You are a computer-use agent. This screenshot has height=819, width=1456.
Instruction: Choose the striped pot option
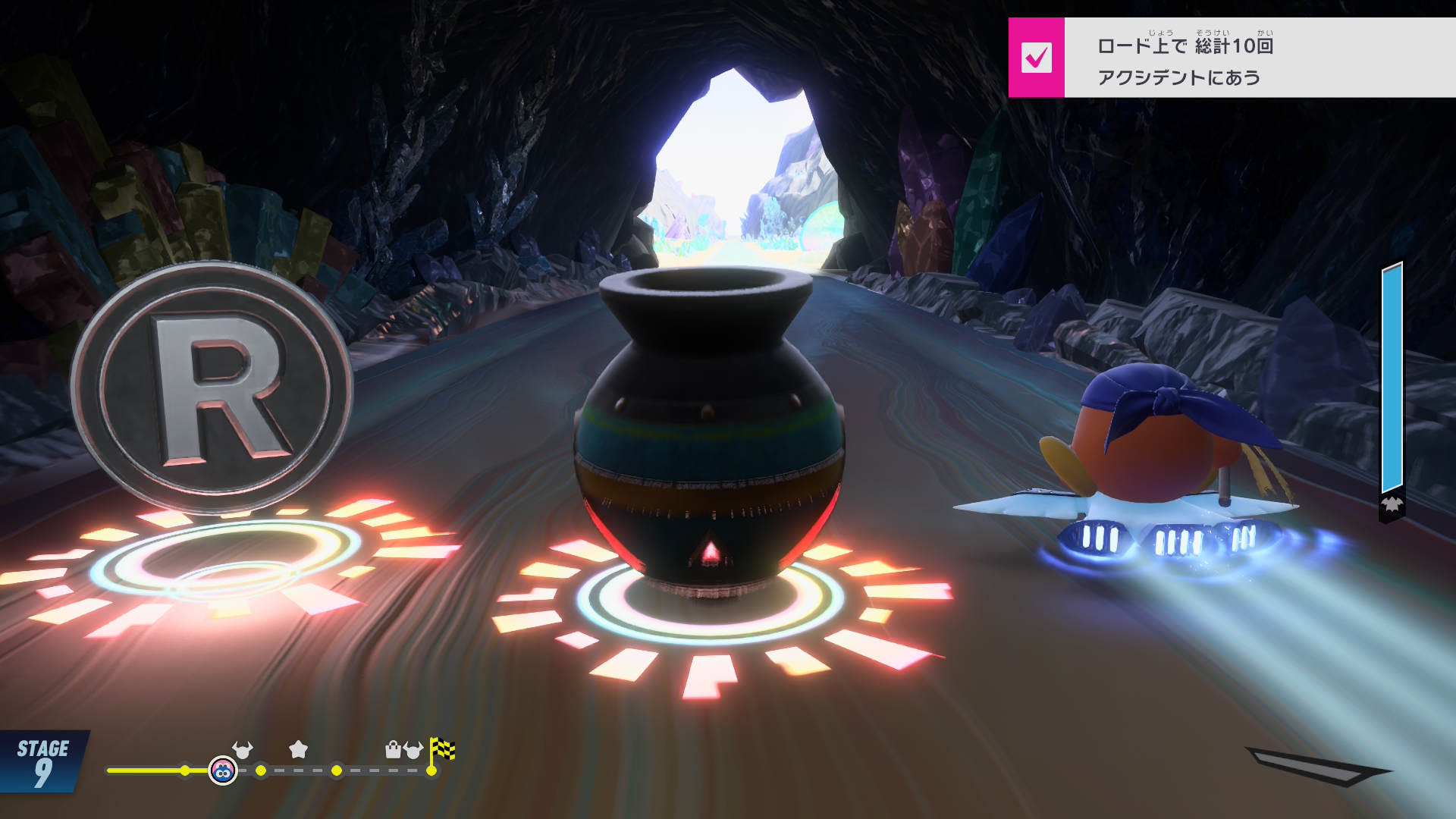pyautogui.click(x=709, y=432)
